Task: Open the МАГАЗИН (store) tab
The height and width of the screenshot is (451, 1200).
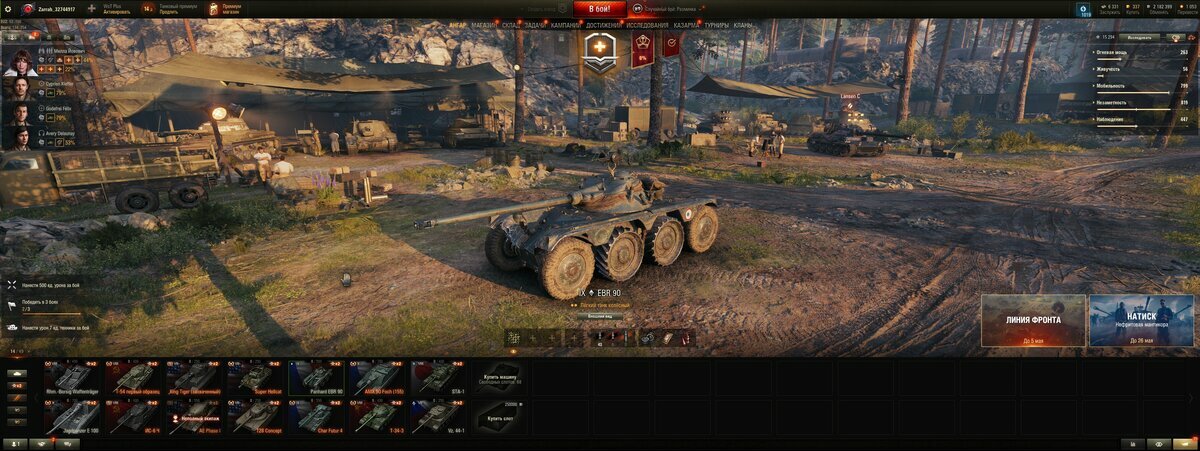Action: tap(483, 25)
